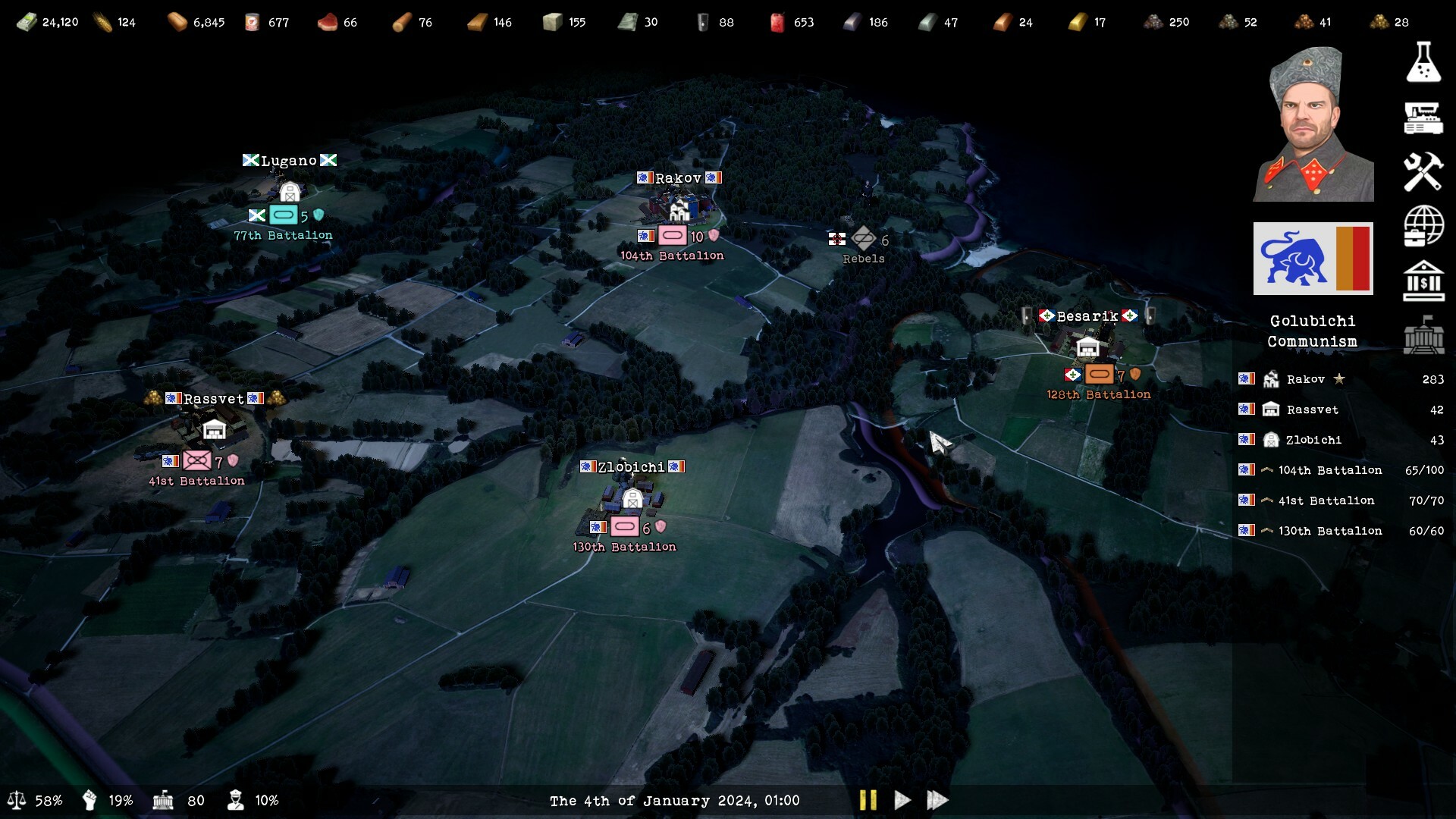Screen dimensions: 1456x819
Task: Open the bank finance menu
Action: (1423, 281)
